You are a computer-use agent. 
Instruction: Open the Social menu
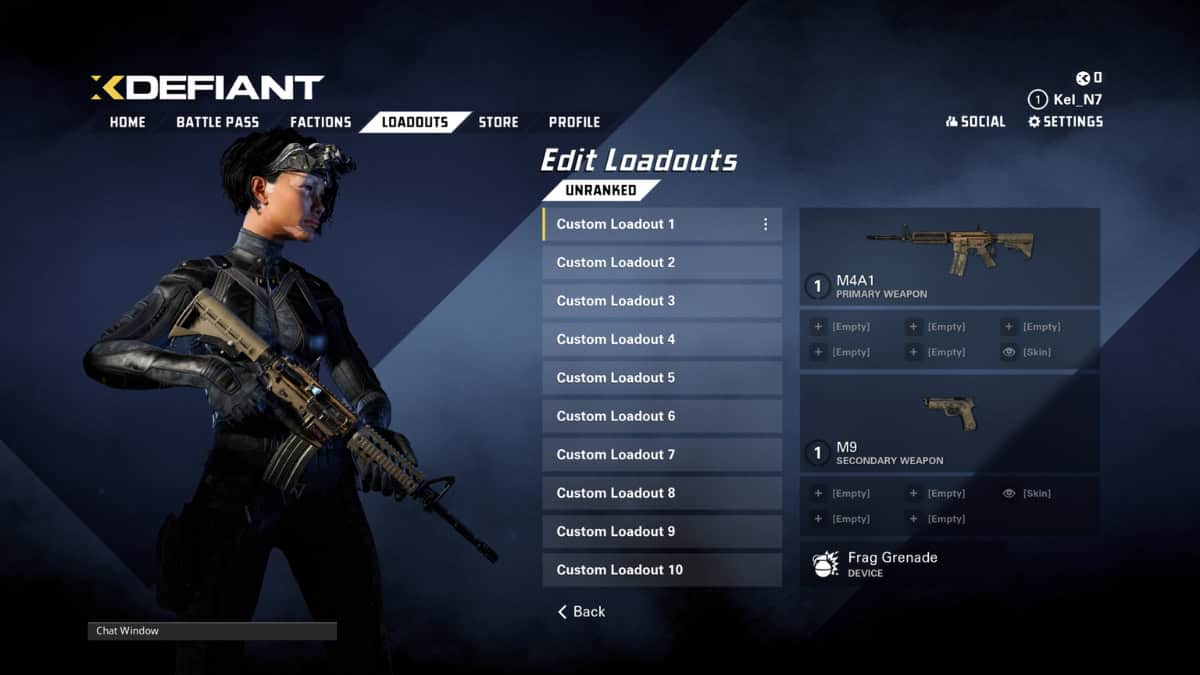975,122
